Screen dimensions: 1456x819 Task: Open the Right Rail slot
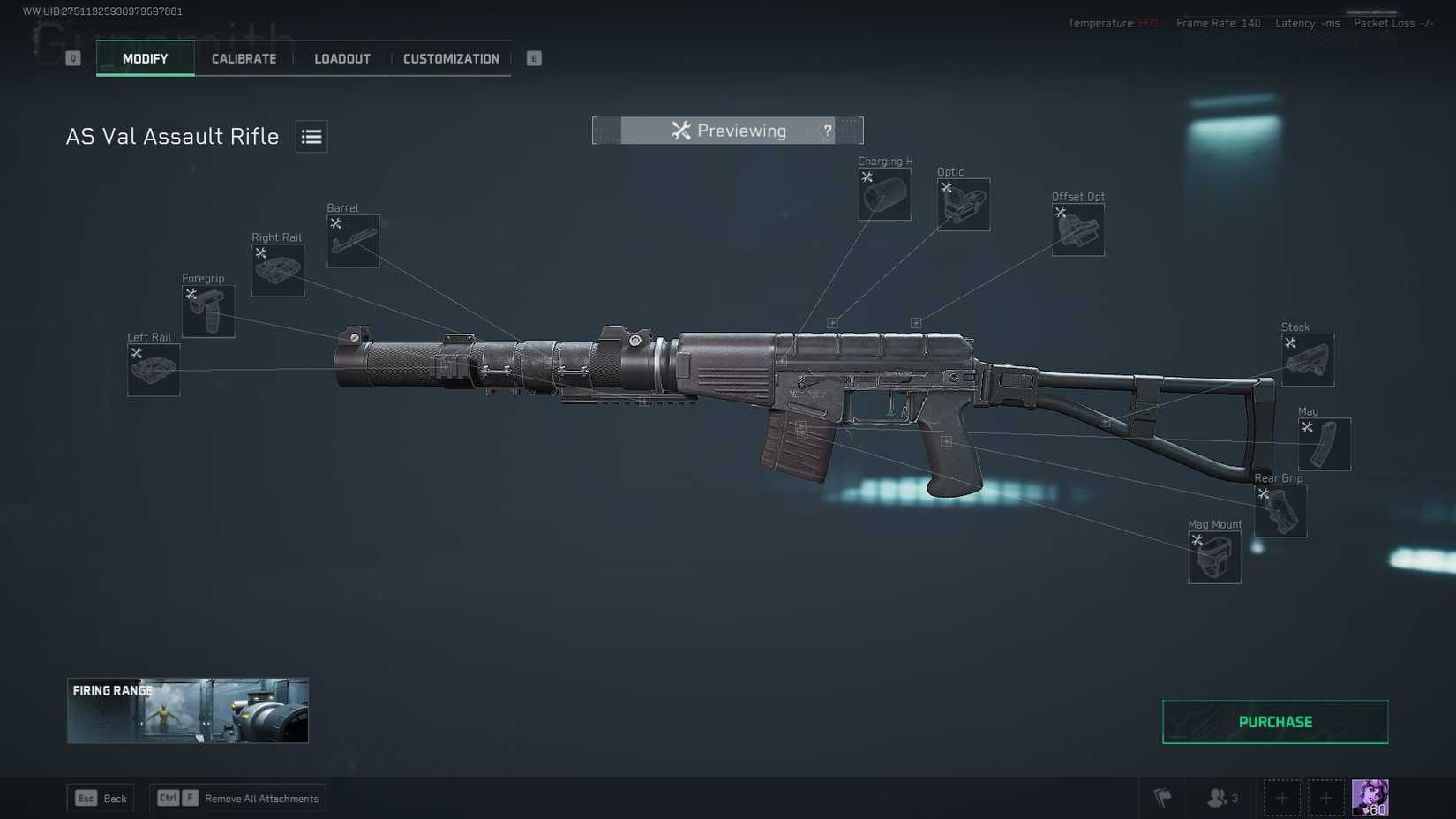277,271
